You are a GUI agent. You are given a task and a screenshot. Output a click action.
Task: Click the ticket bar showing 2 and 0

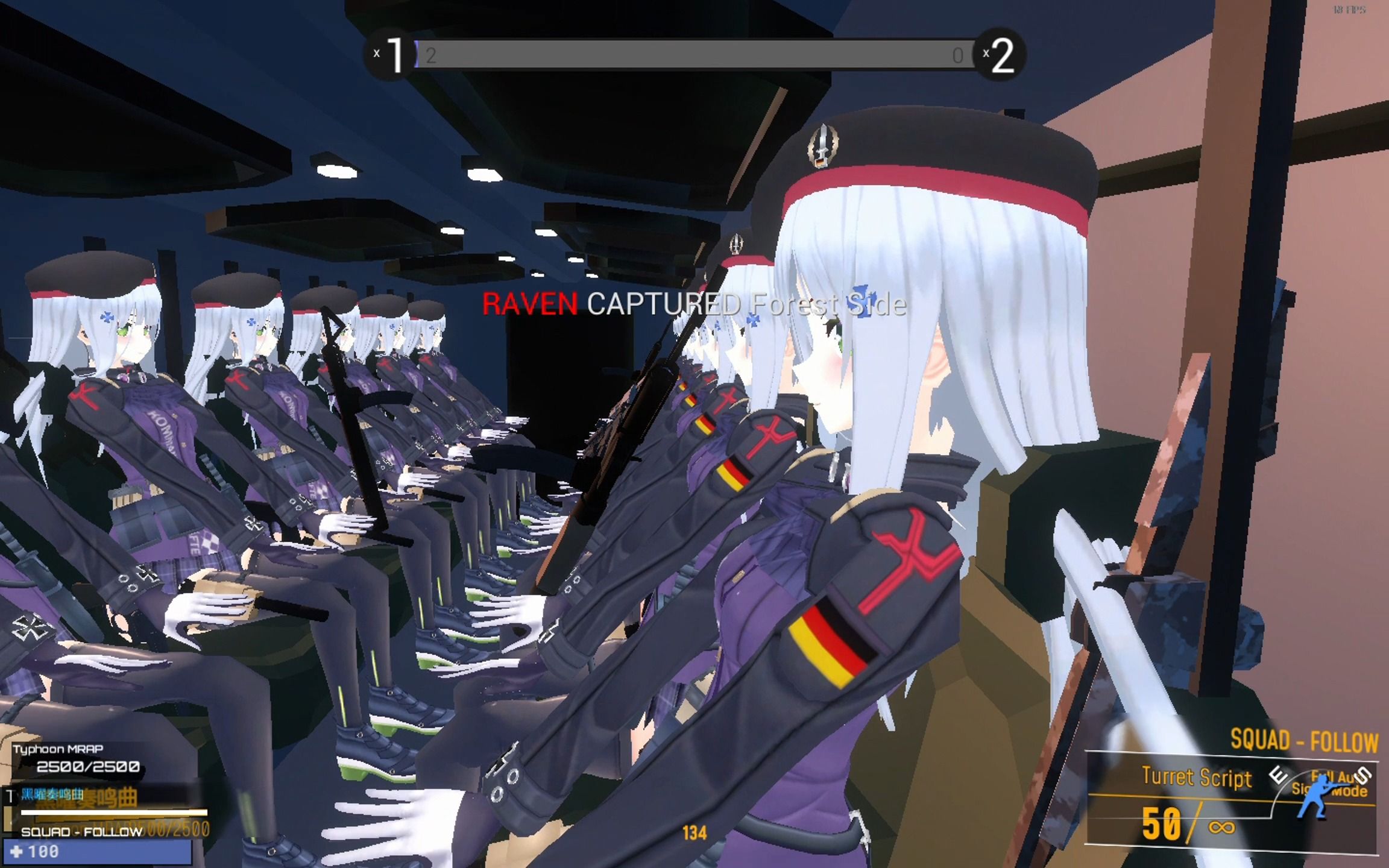(693, 56)
